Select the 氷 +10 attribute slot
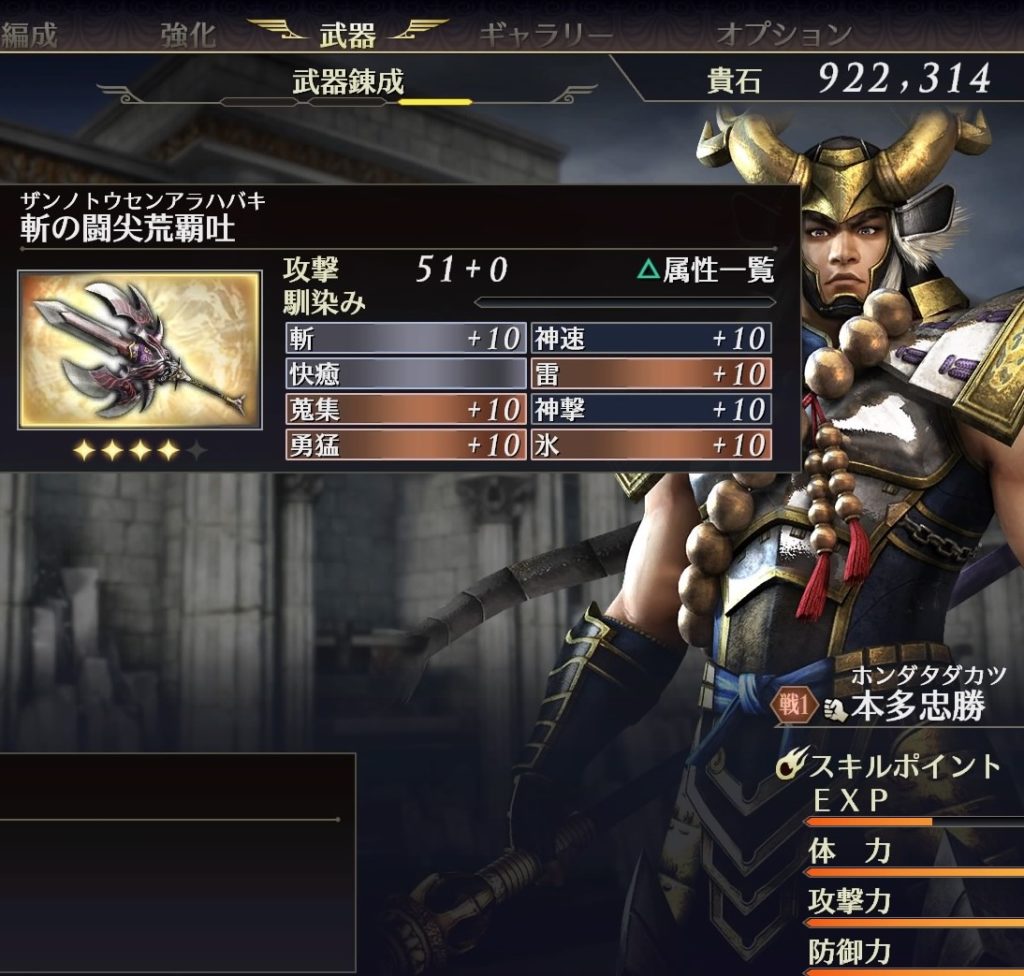The width and height of the screenshot is (1024, 976). tap(651, 445)
